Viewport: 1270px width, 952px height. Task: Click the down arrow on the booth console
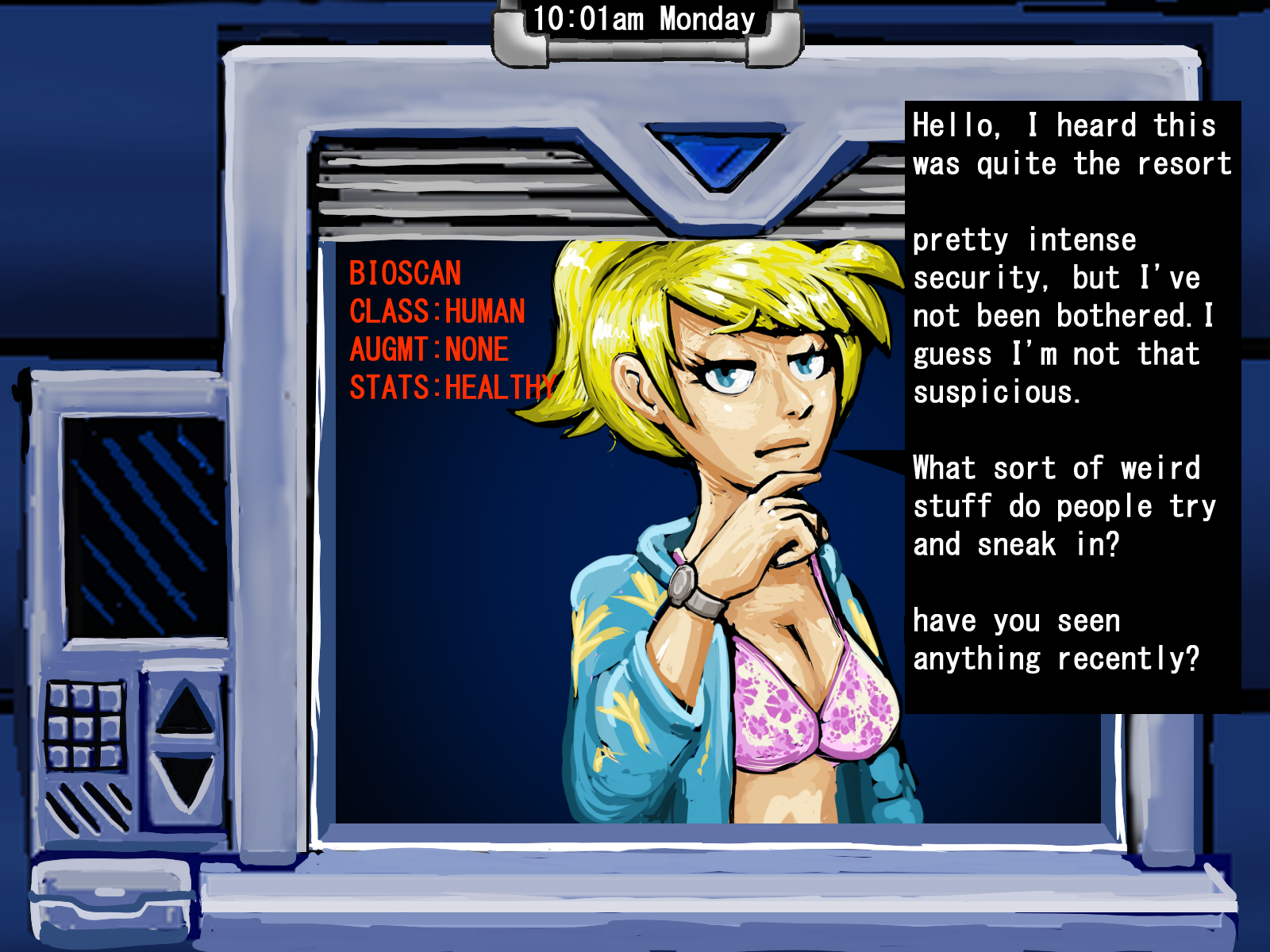[185, 781]
